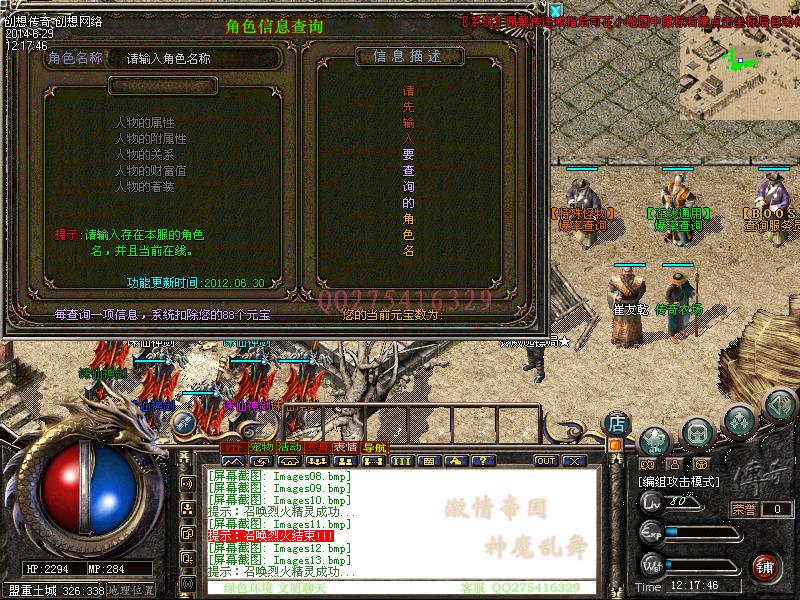Close the character info query window
800x600 pixels.
[556, 11]
